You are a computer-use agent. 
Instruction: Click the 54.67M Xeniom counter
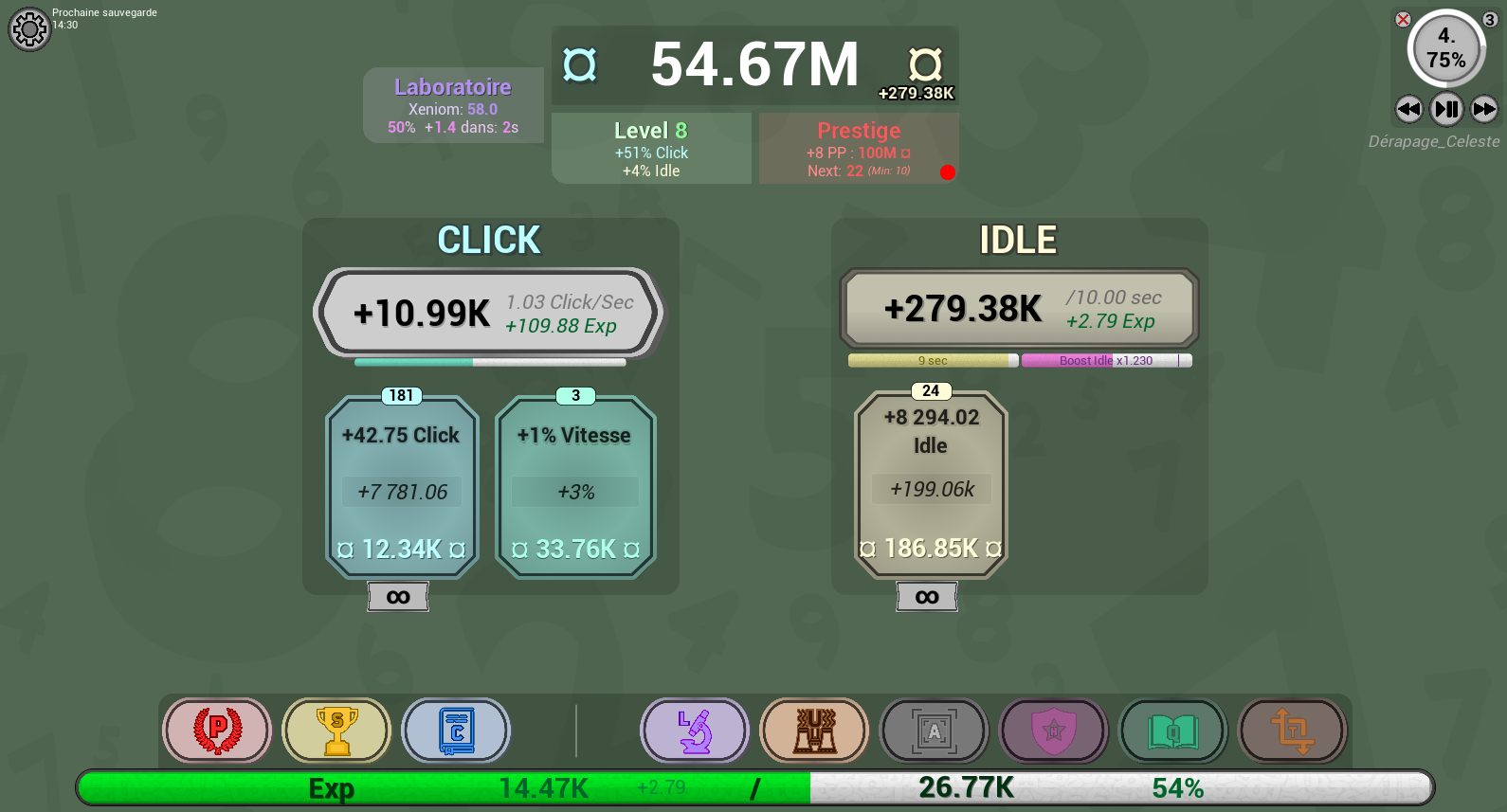(x=753, y=64)
